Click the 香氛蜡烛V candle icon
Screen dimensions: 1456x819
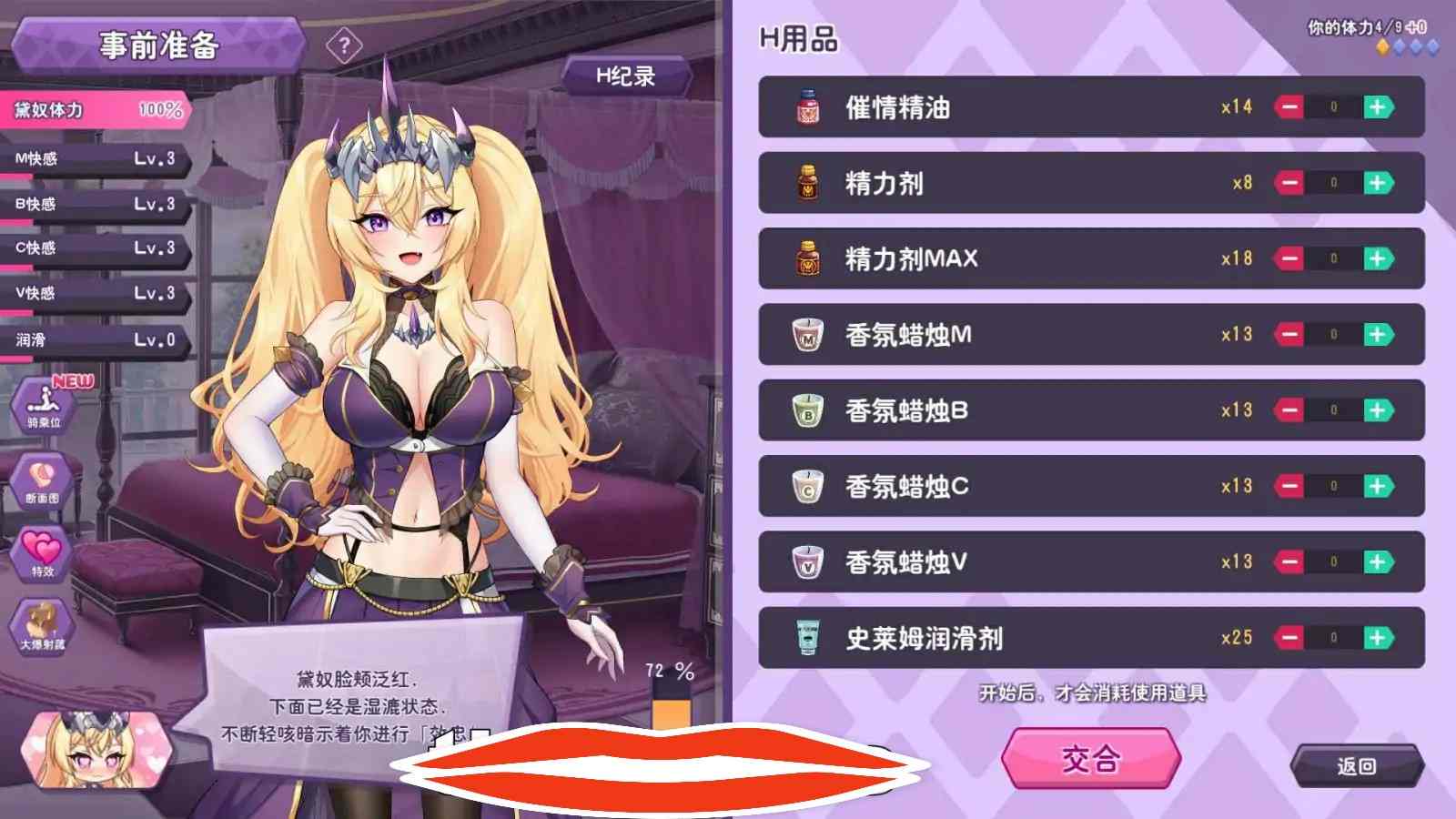[804, 561]
